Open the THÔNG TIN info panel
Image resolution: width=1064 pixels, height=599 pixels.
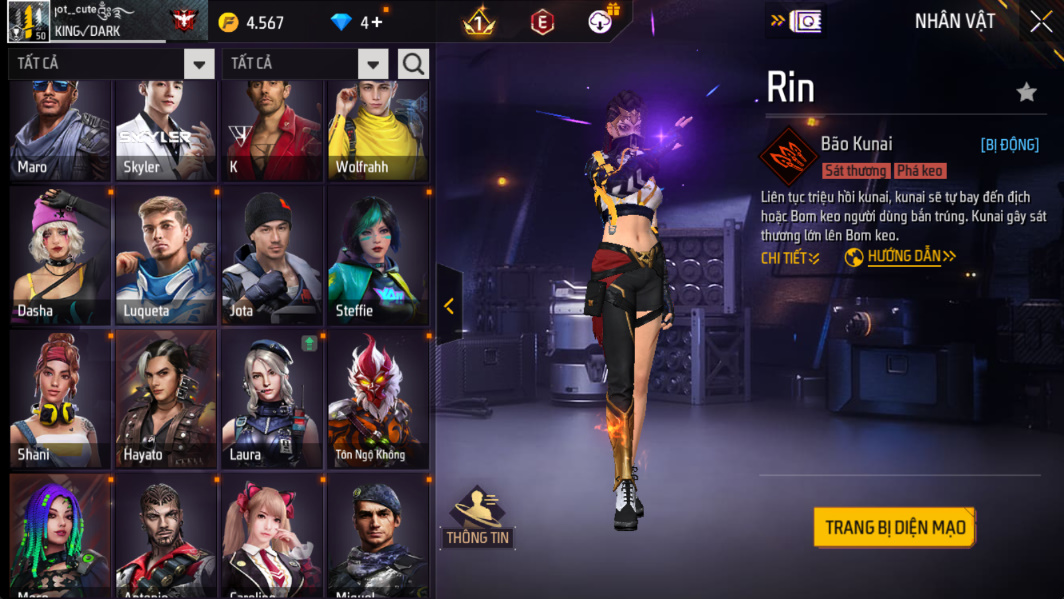[x=477, y=517]
